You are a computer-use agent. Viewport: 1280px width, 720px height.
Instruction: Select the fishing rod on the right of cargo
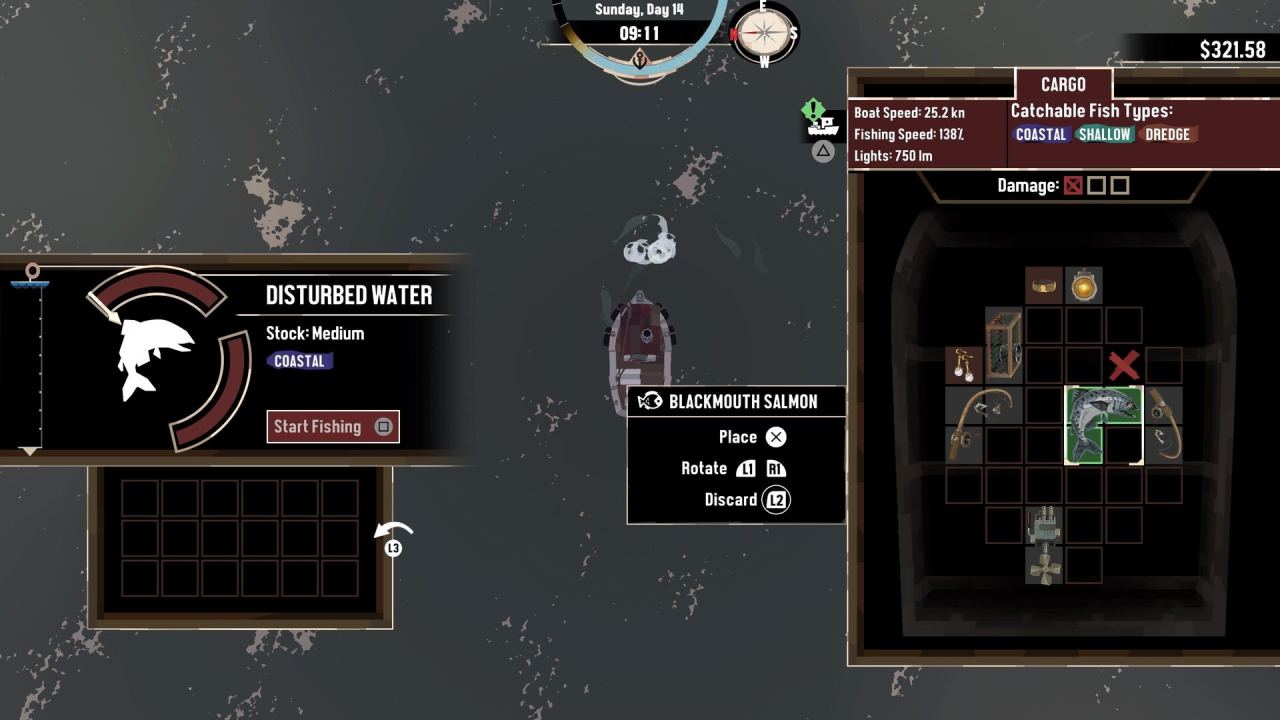(x=1165, y=425)
